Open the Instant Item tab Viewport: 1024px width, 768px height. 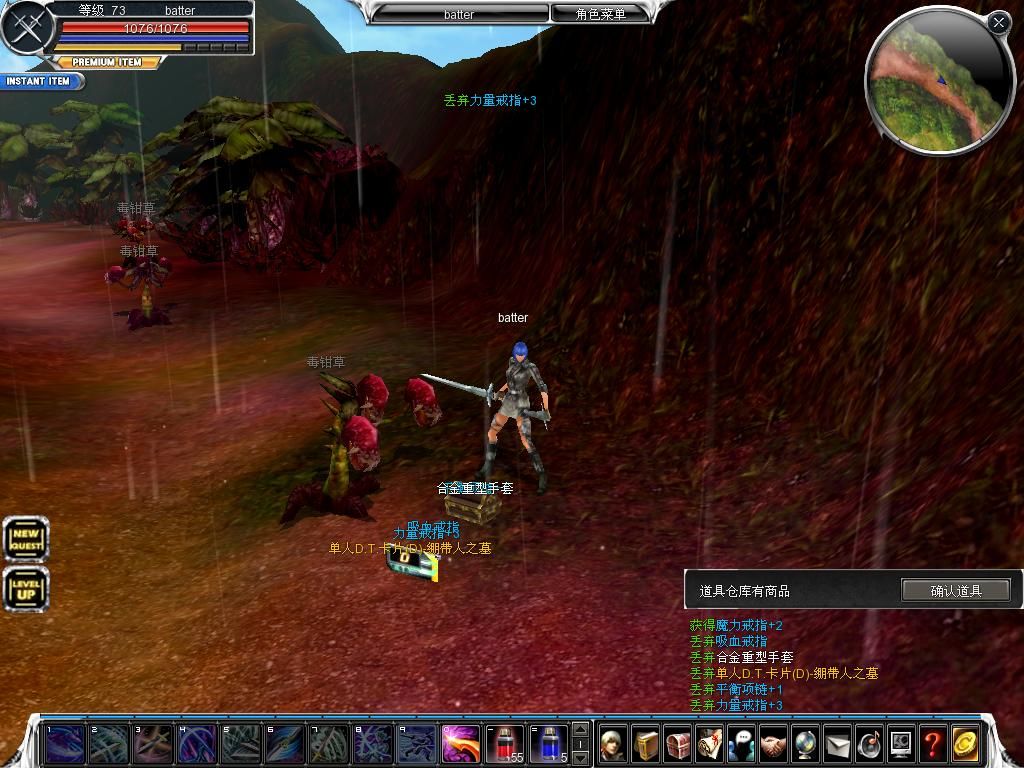tap(40, 81)
